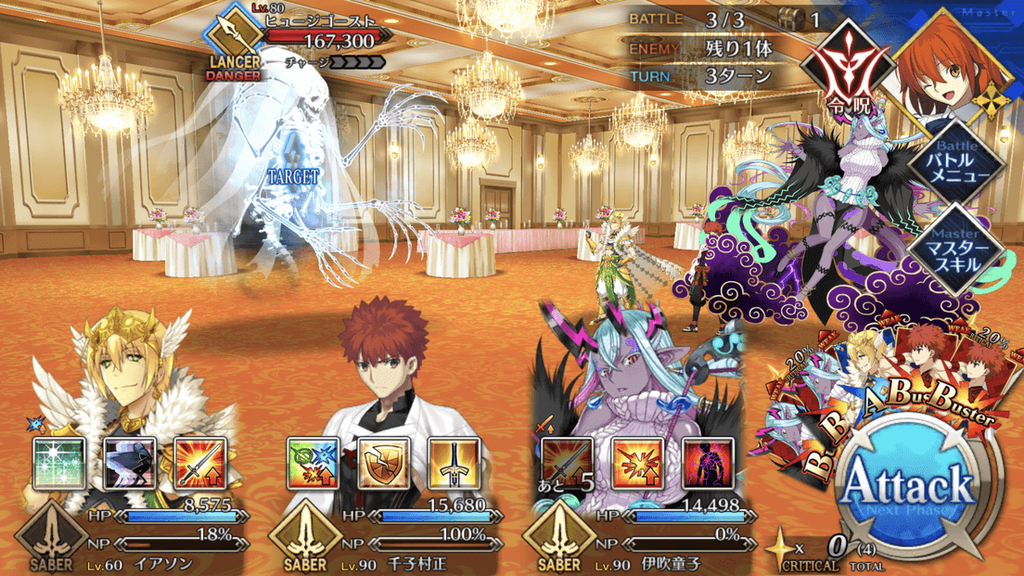Use Muramasa's green and blue star skill

pyautogui.click(x=312, y=463)
